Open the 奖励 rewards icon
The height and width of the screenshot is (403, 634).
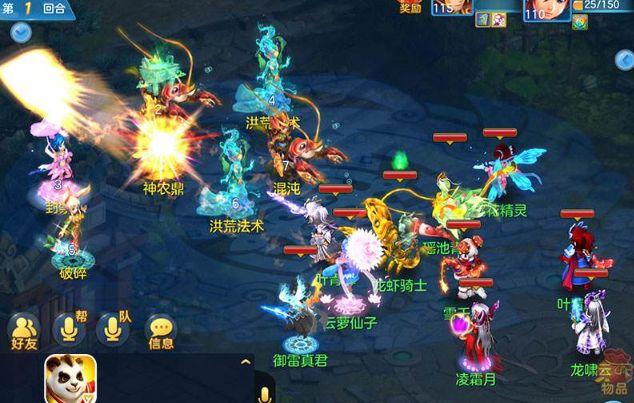point(408,6)
